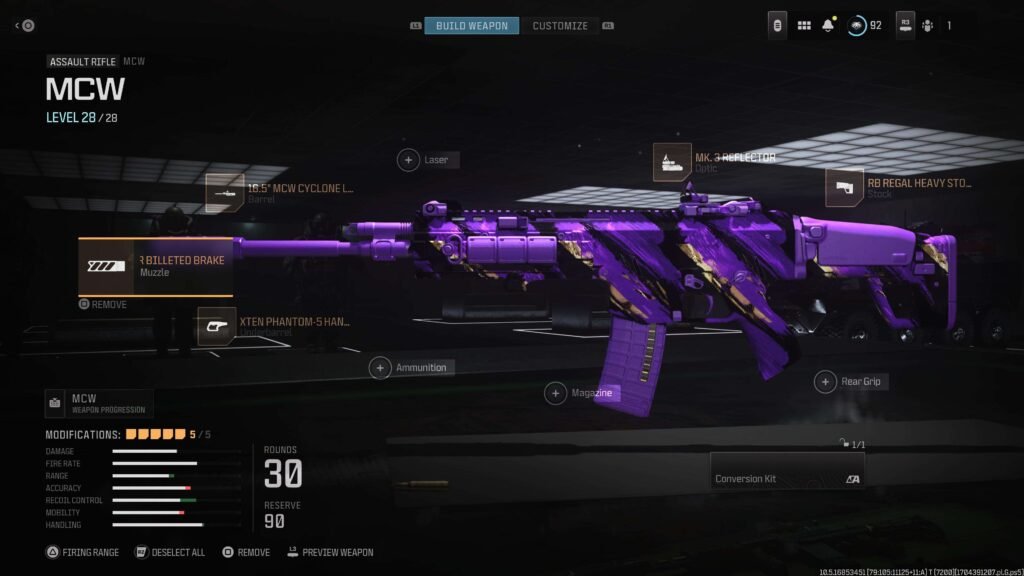
Task: Choose the Billeted Brake muzzle slot
Action: (155, 266)
